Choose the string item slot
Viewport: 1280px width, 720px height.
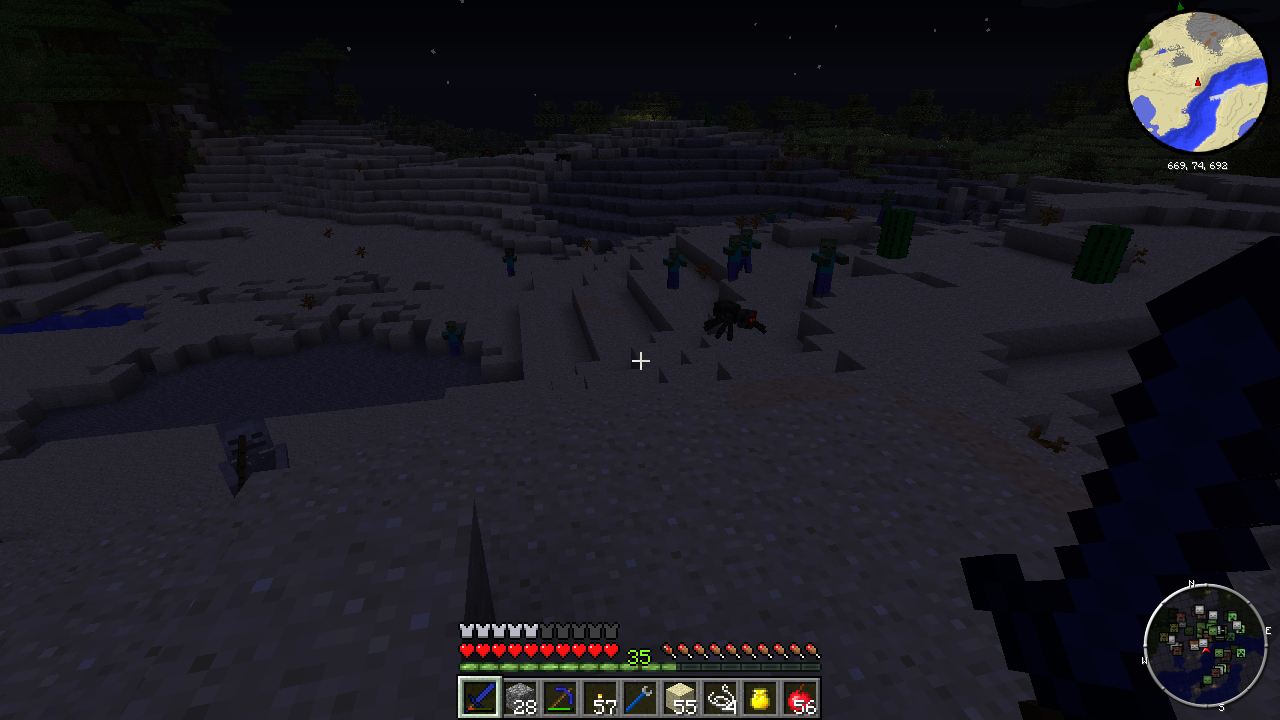pyautogui.click(x=720, y=697)
